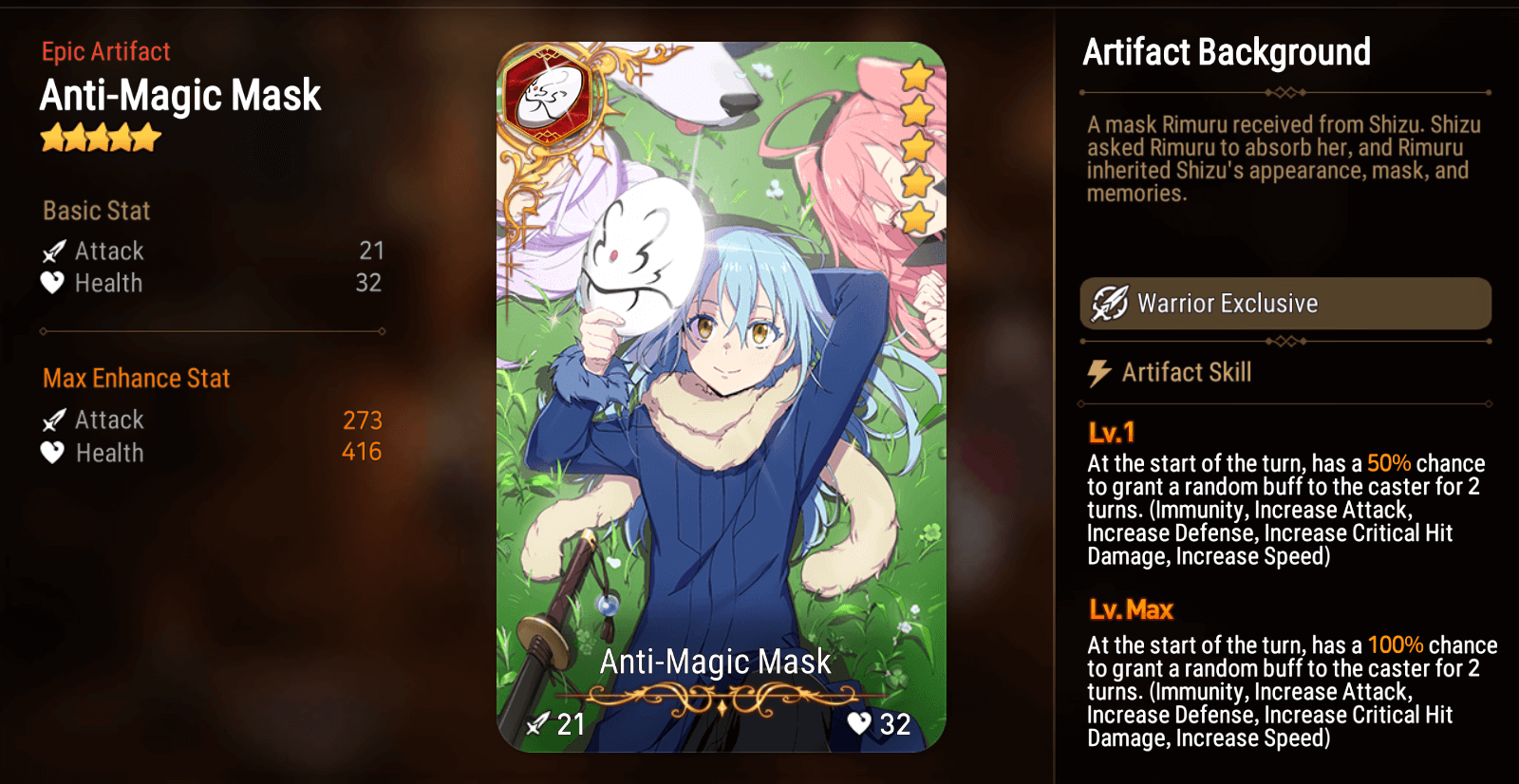Click the Health heart icon under Basic Stat
The width and height of the screenshot is (1519, 784).
coord(50,283)
